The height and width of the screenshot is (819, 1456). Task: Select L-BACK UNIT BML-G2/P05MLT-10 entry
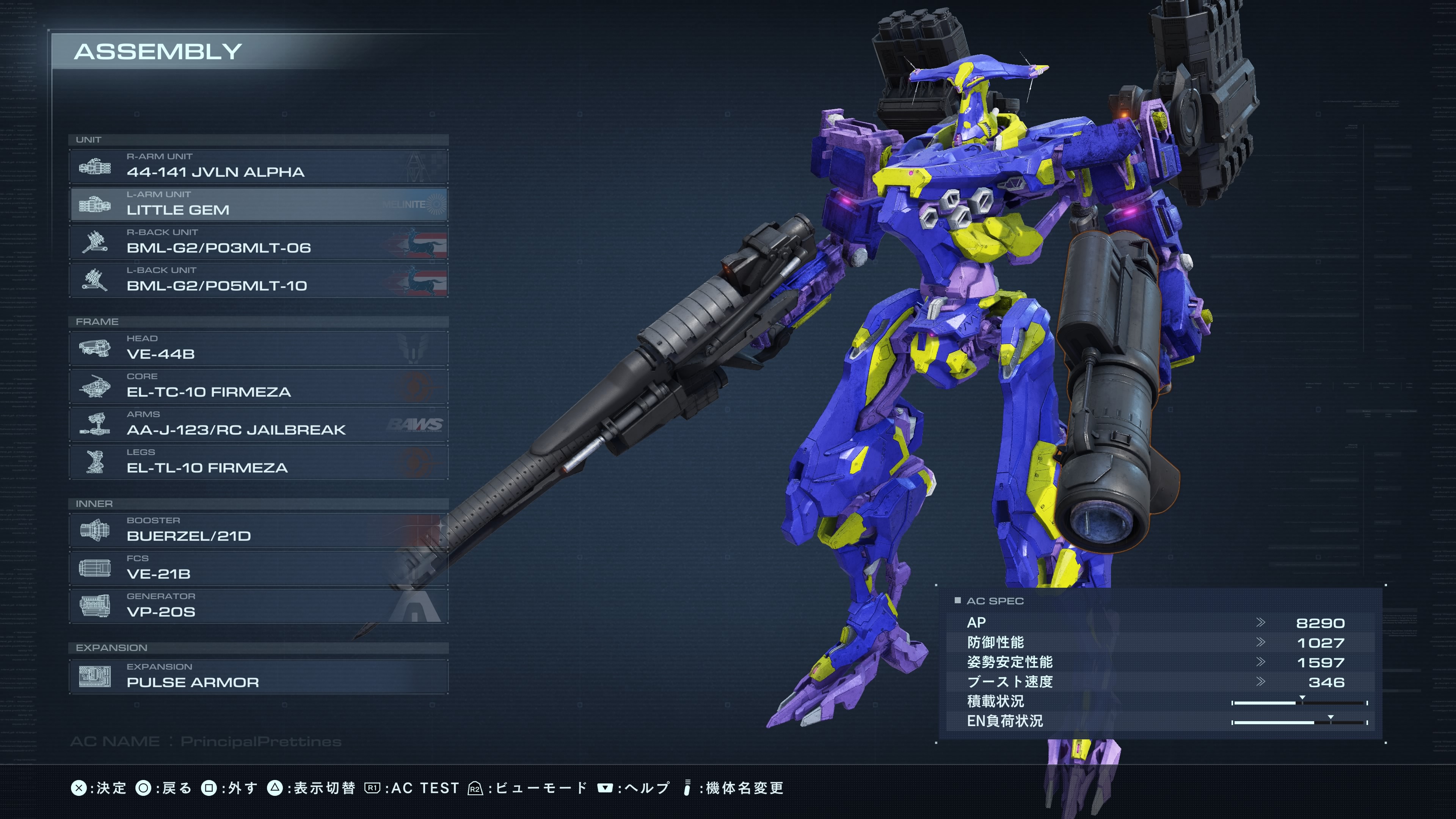point(258,280)
